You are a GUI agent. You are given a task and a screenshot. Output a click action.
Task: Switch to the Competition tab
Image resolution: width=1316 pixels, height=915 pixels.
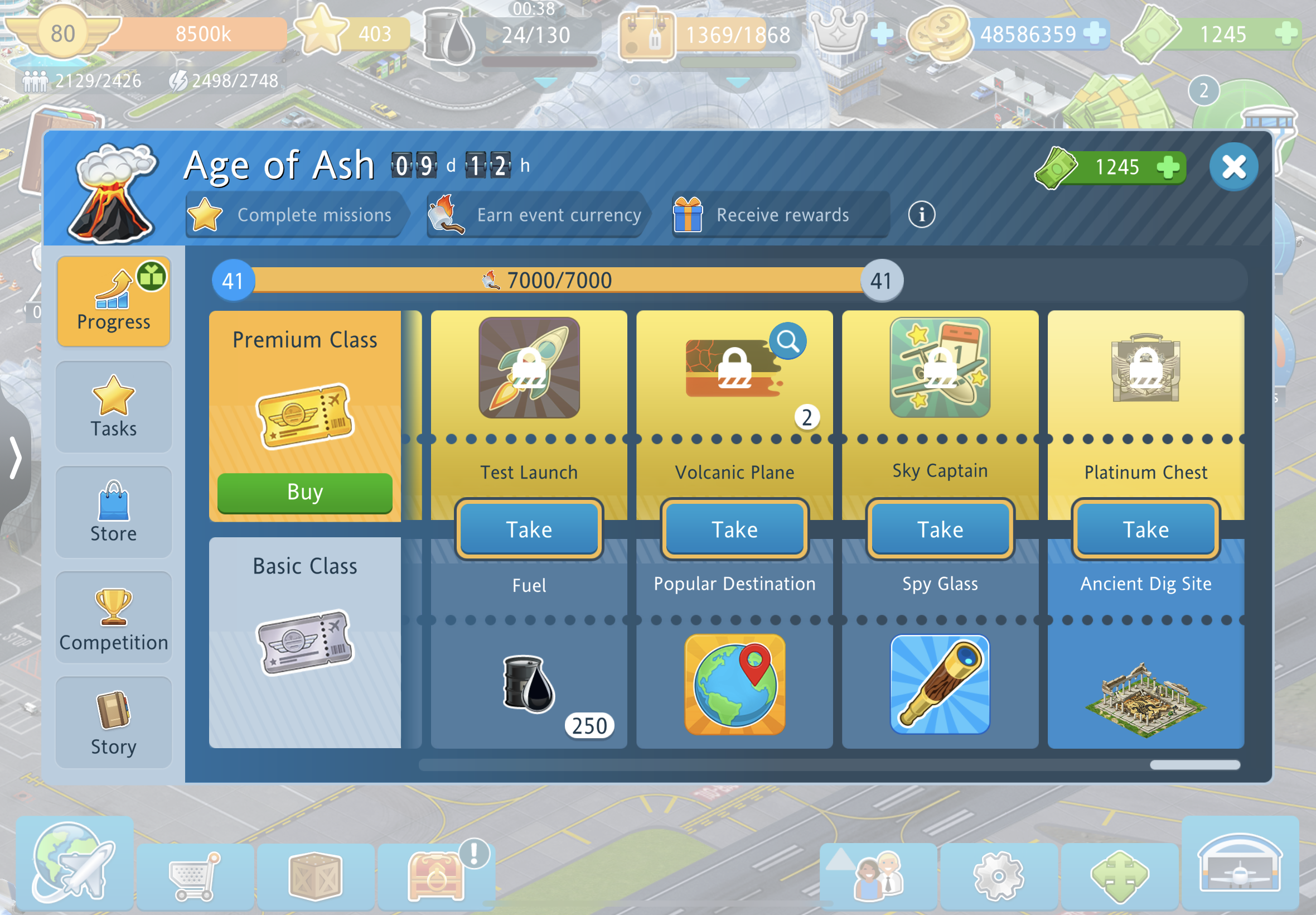(x=113, y=618)
